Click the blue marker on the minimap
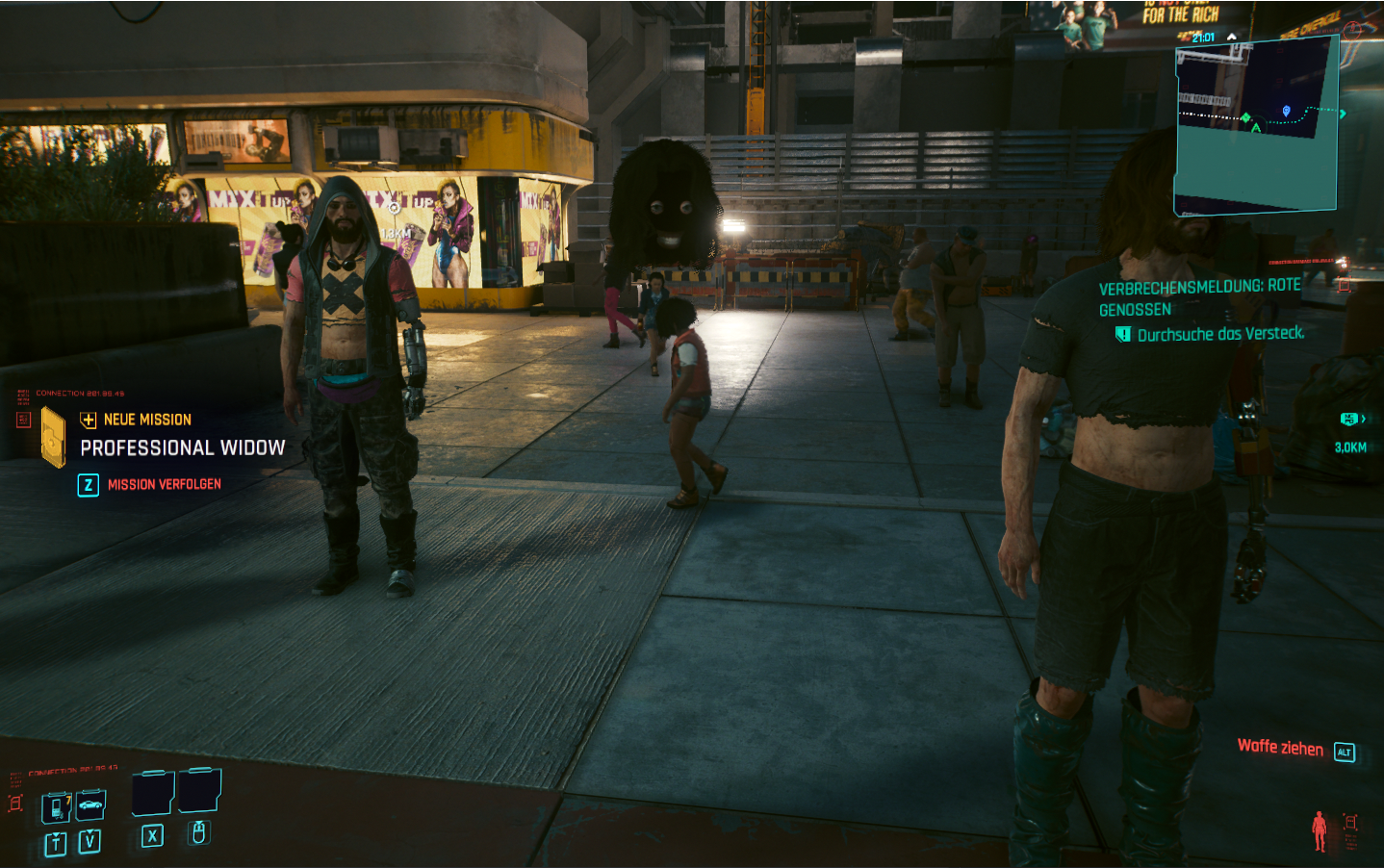1384x868 pixels. click(x=1287, y=112)
